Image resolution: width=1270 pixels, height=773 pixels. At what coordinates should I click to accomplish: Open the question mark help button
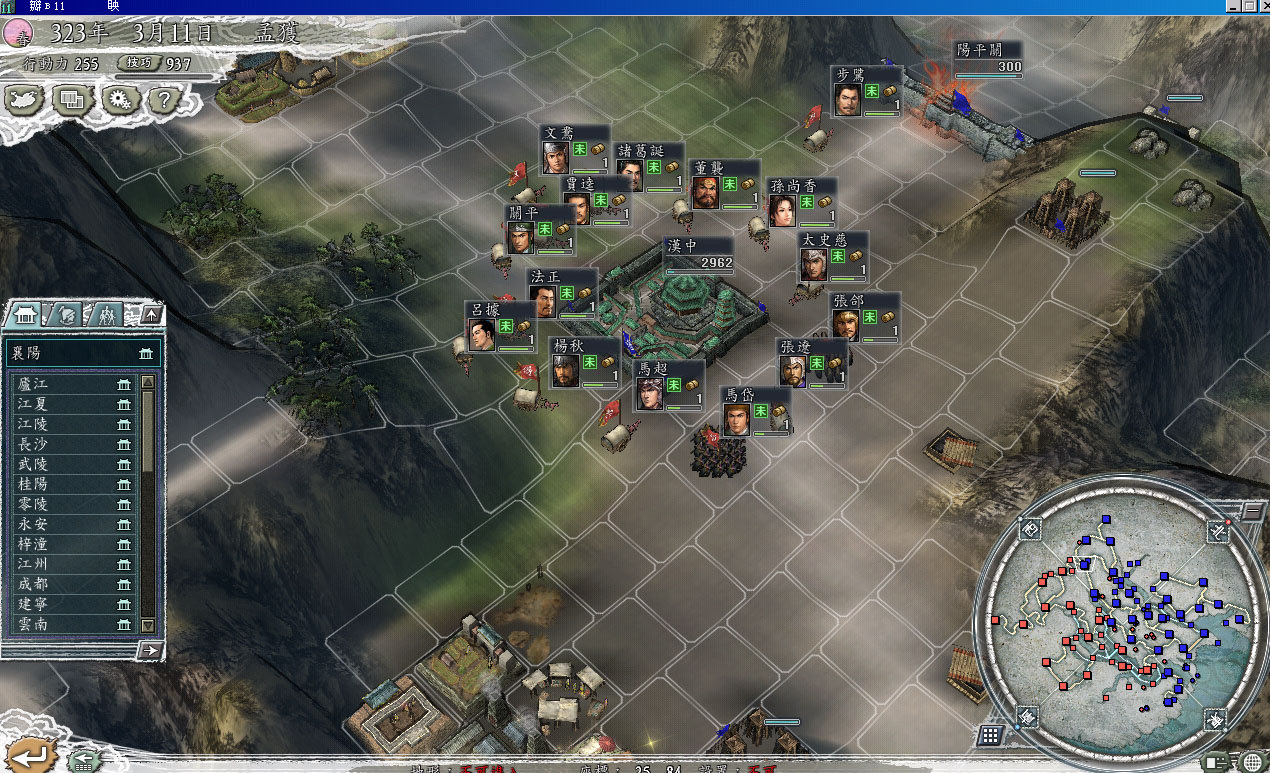(x=165, y=100)
